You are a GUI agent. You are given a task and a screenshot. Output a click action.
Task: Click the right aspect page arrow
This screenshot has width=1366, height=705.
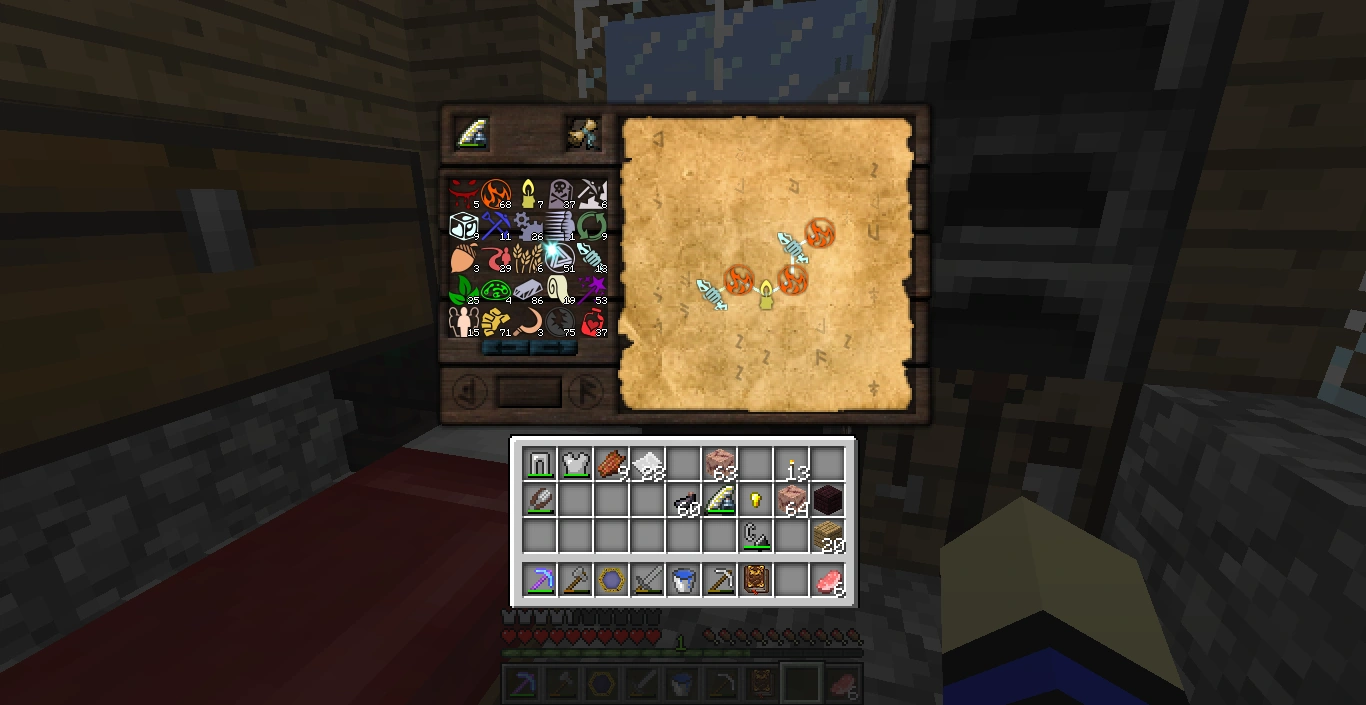click(587, 391)
